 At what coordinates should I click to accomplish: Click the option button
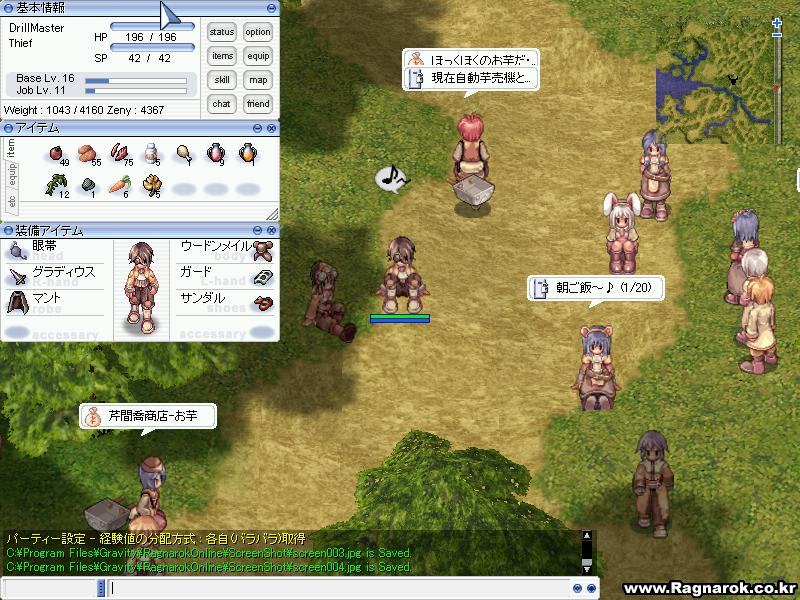click(258, 33)
